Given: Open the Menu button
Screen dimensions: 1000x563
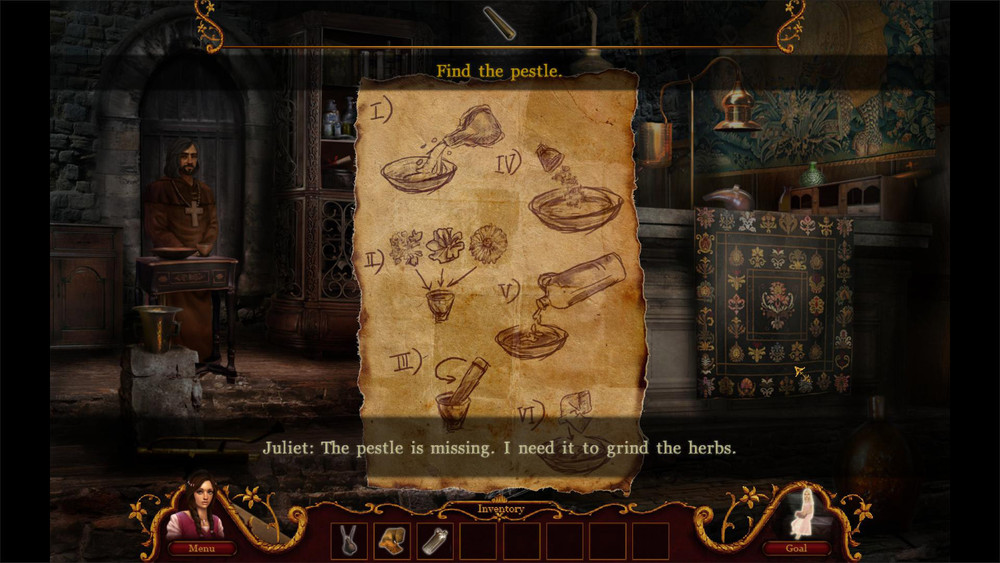Looking at the screenshot, I should point(202,548).
